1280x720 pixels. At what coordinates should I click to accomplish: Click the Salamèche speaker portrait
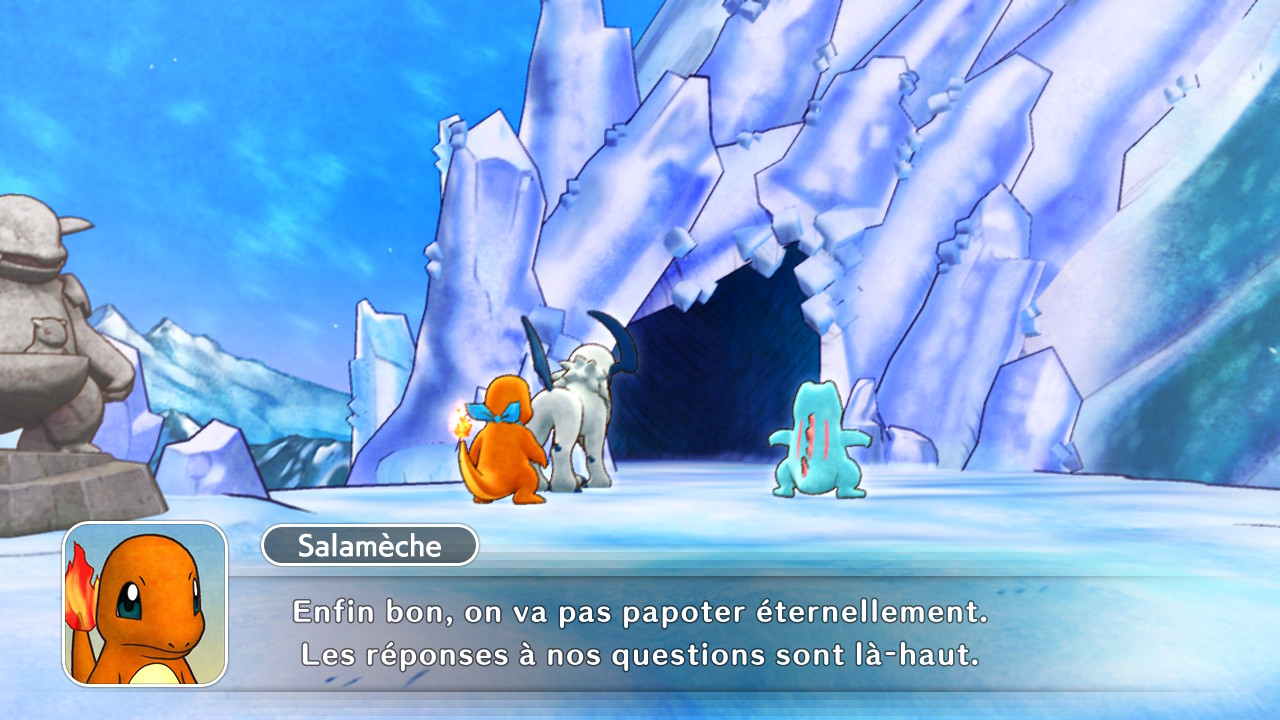[145, 604]
